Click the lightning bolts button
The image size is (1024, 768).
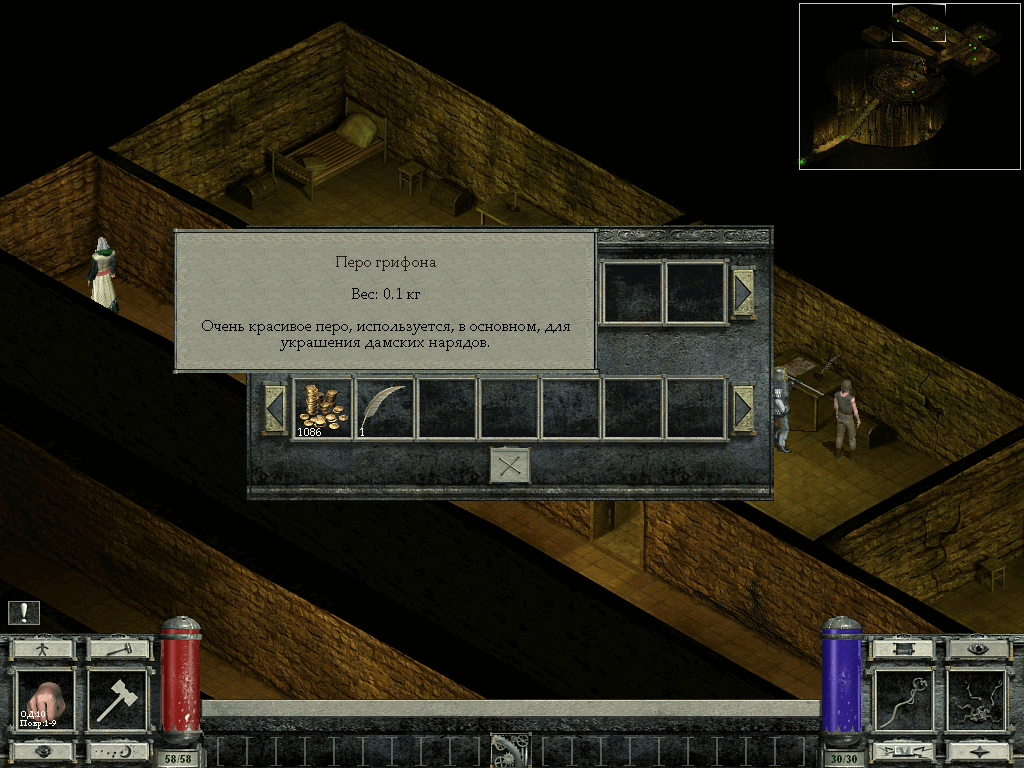pos(904,750)
